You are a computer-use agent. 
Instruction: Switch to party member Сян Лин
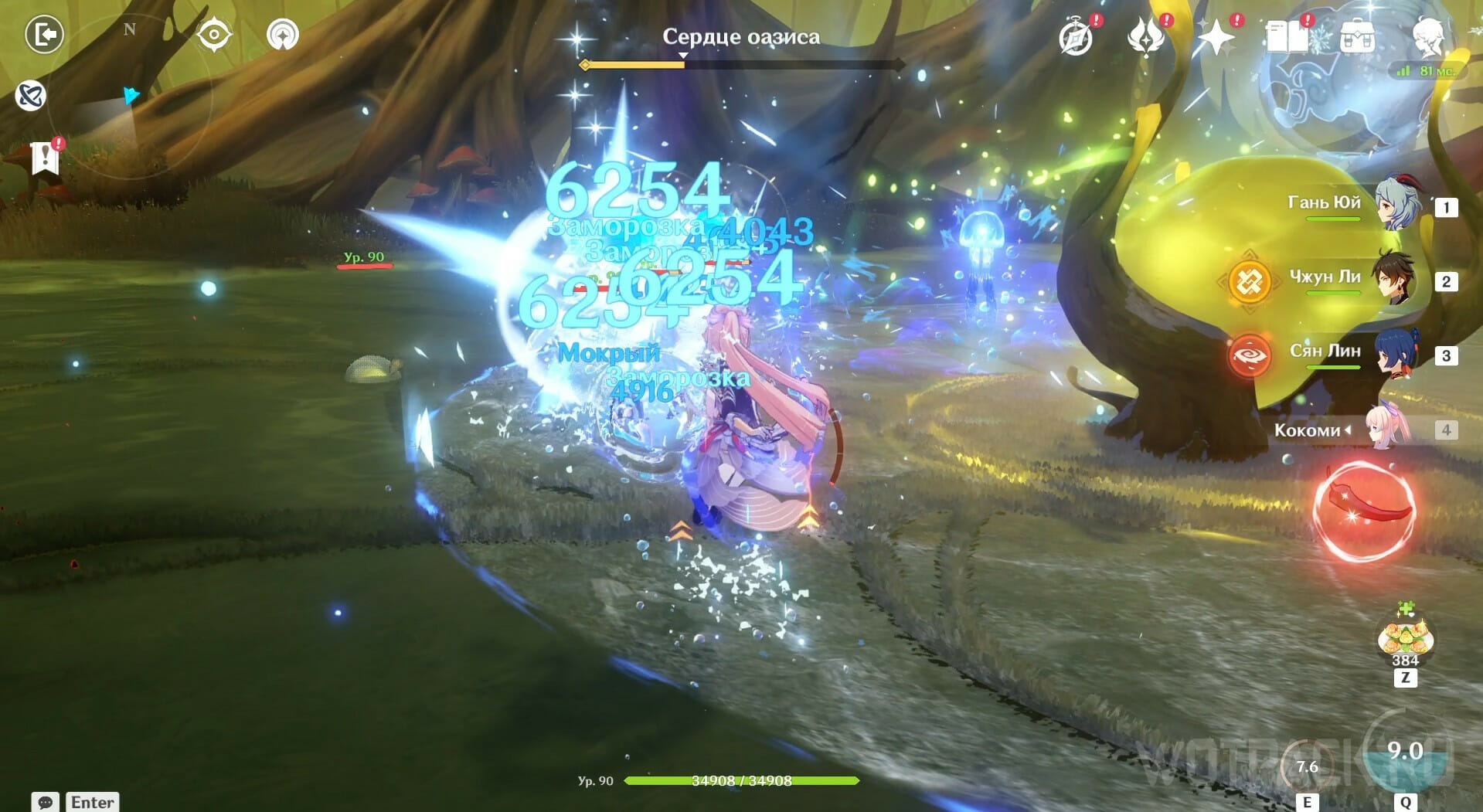tap(1395, 353)
